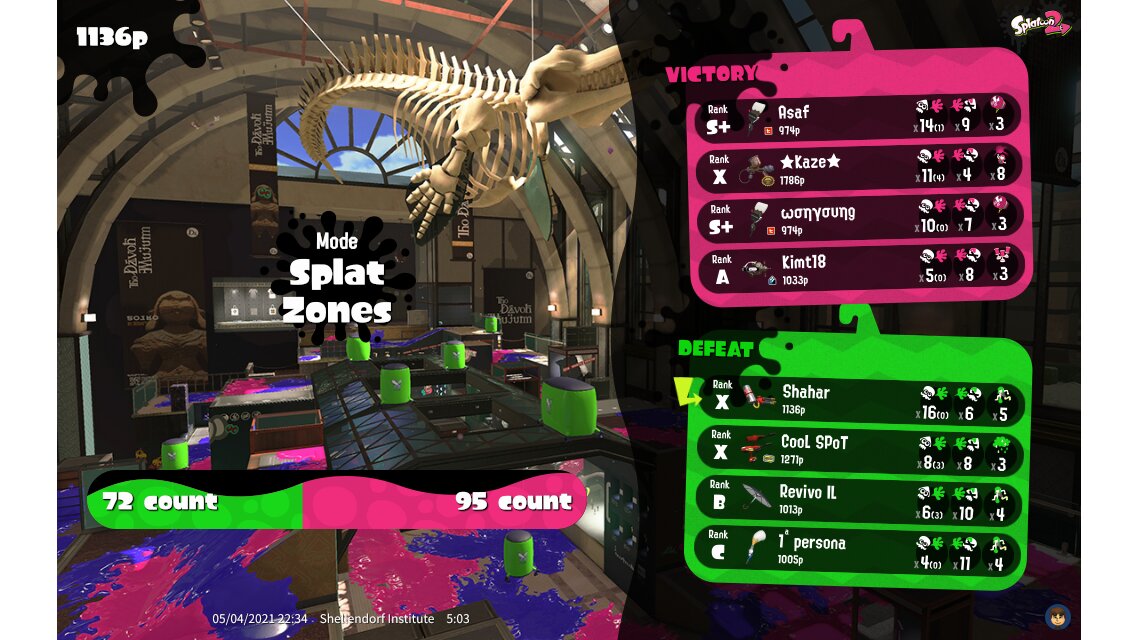This screenshot has width=1138, height=640.
Task: Click the user avatar icon in the corner
Action: coord(1057,616)
